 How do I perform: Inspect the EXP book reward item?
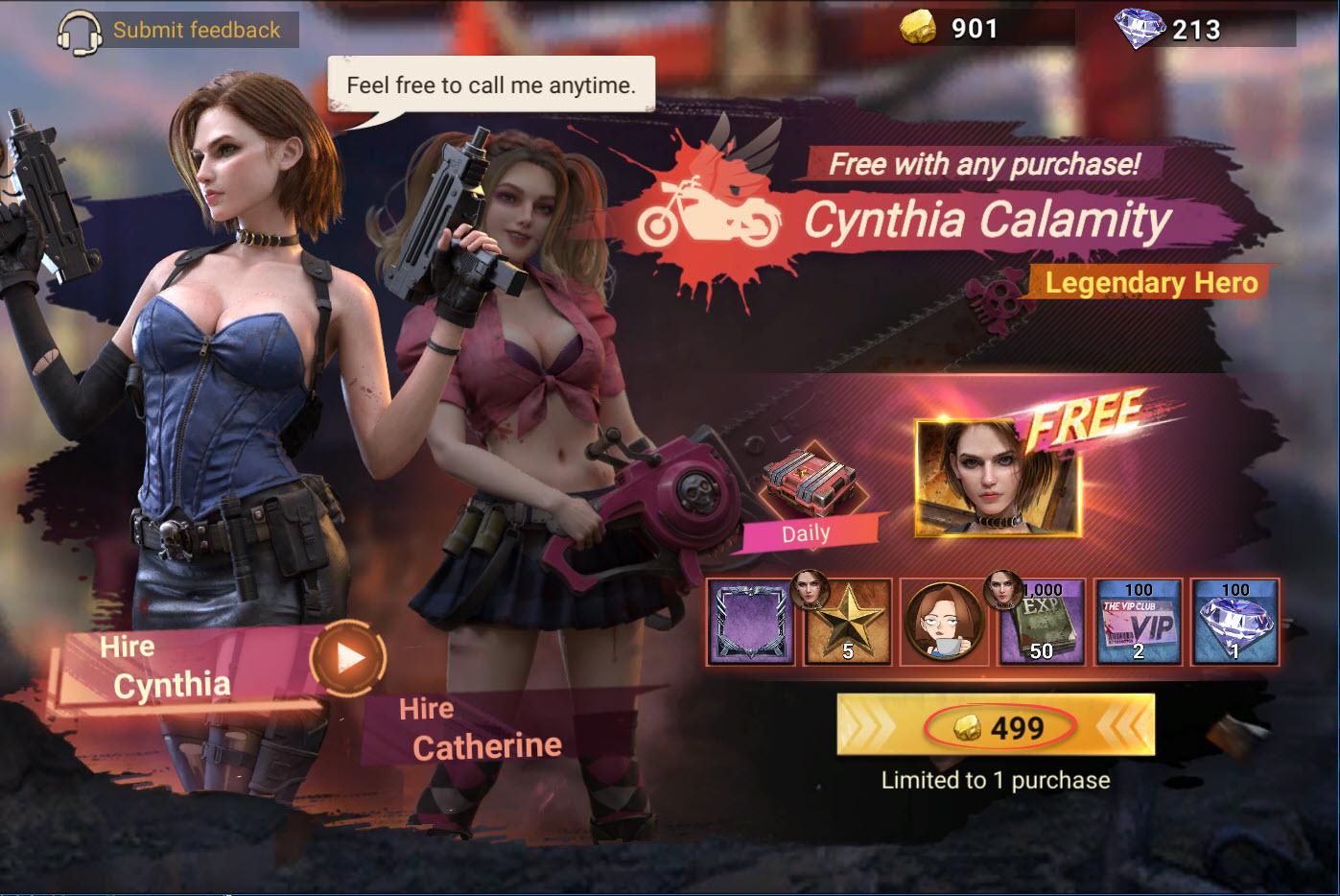click(x=1042, y=622)
